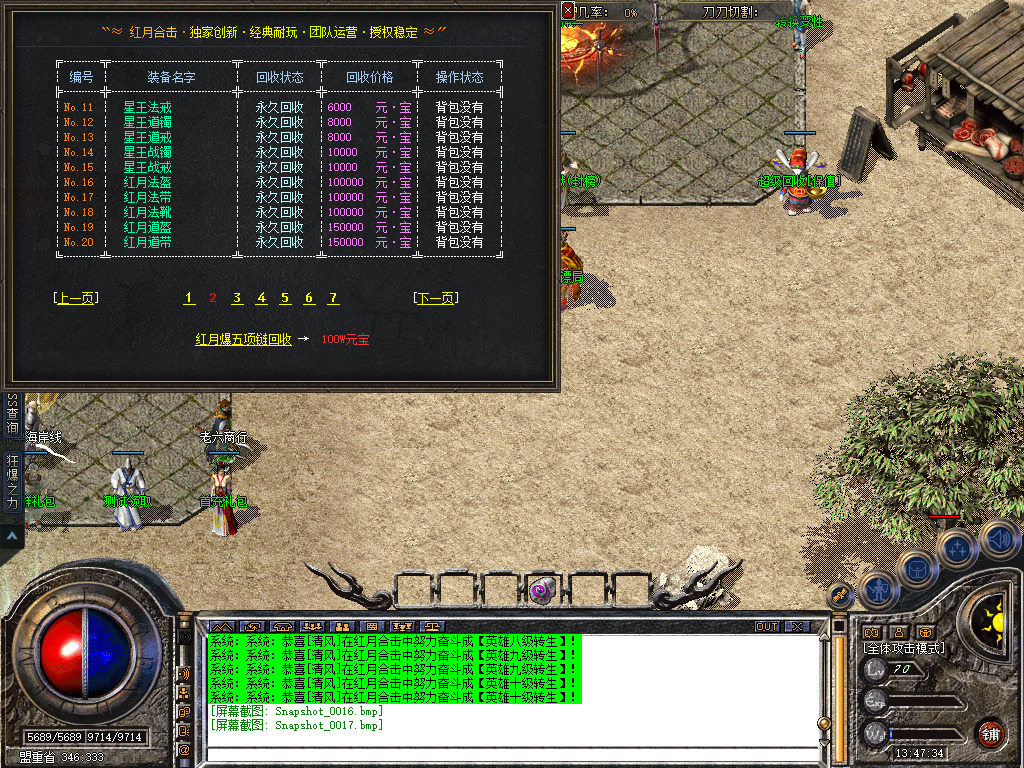Open the bag round button
This screenshot has height=768, width=1024.
pos(916,567)
